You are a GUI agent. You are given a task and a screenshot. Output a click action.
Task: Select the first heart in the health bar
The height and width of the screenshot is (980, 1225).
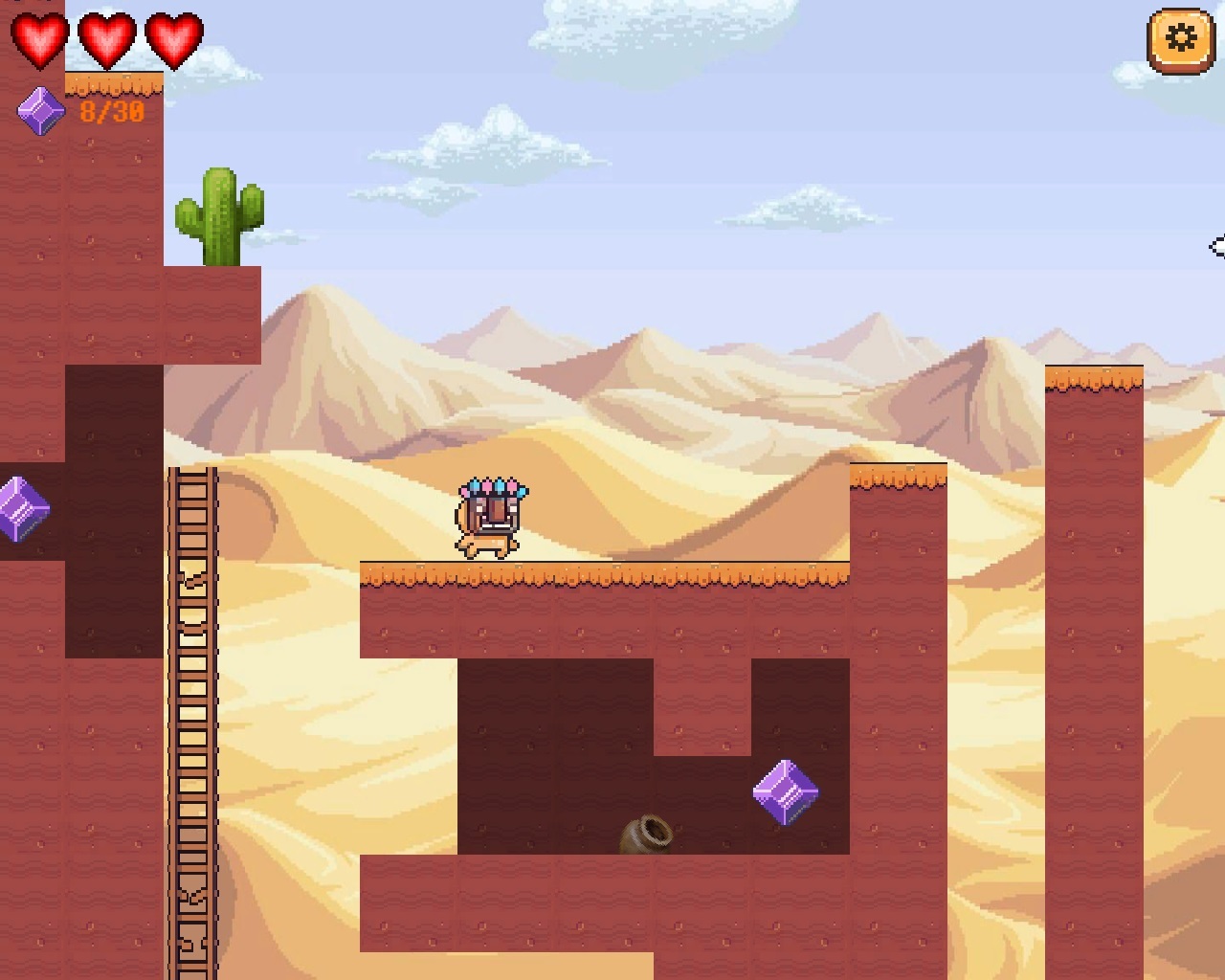38,40
